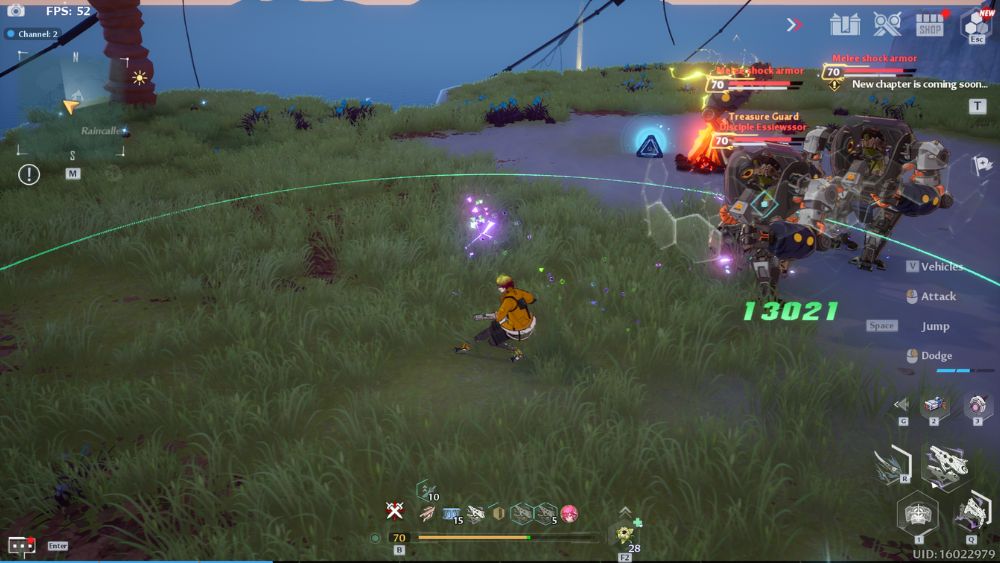Collapse relic row with the left double arrow

click(x=901, y=405)
